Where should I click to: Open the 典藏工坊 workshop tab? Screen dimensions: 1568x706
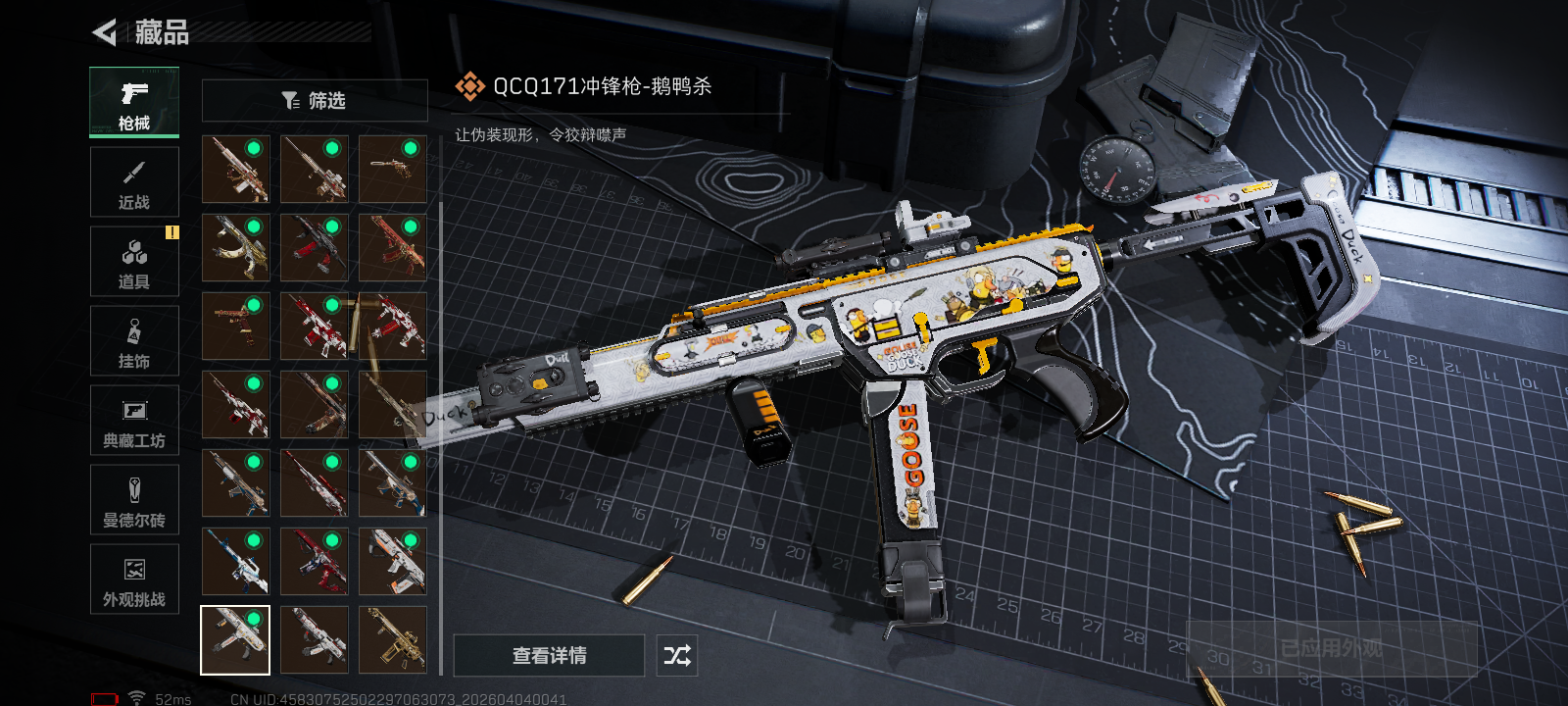pos(134,421)
